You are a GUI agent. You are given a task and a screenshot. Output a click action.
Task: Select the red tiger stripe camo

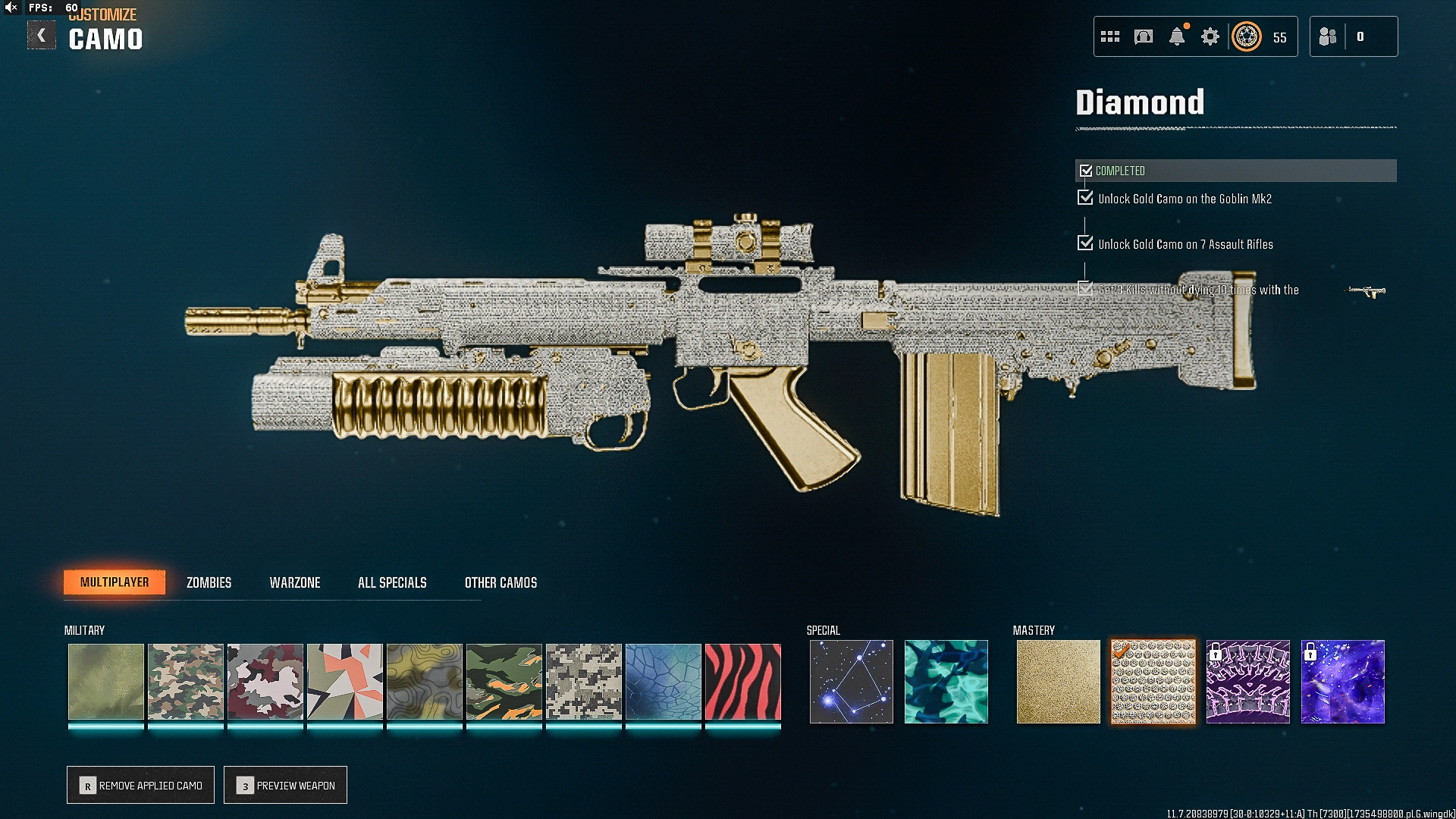pyautogui.click(x=742, y=681)
